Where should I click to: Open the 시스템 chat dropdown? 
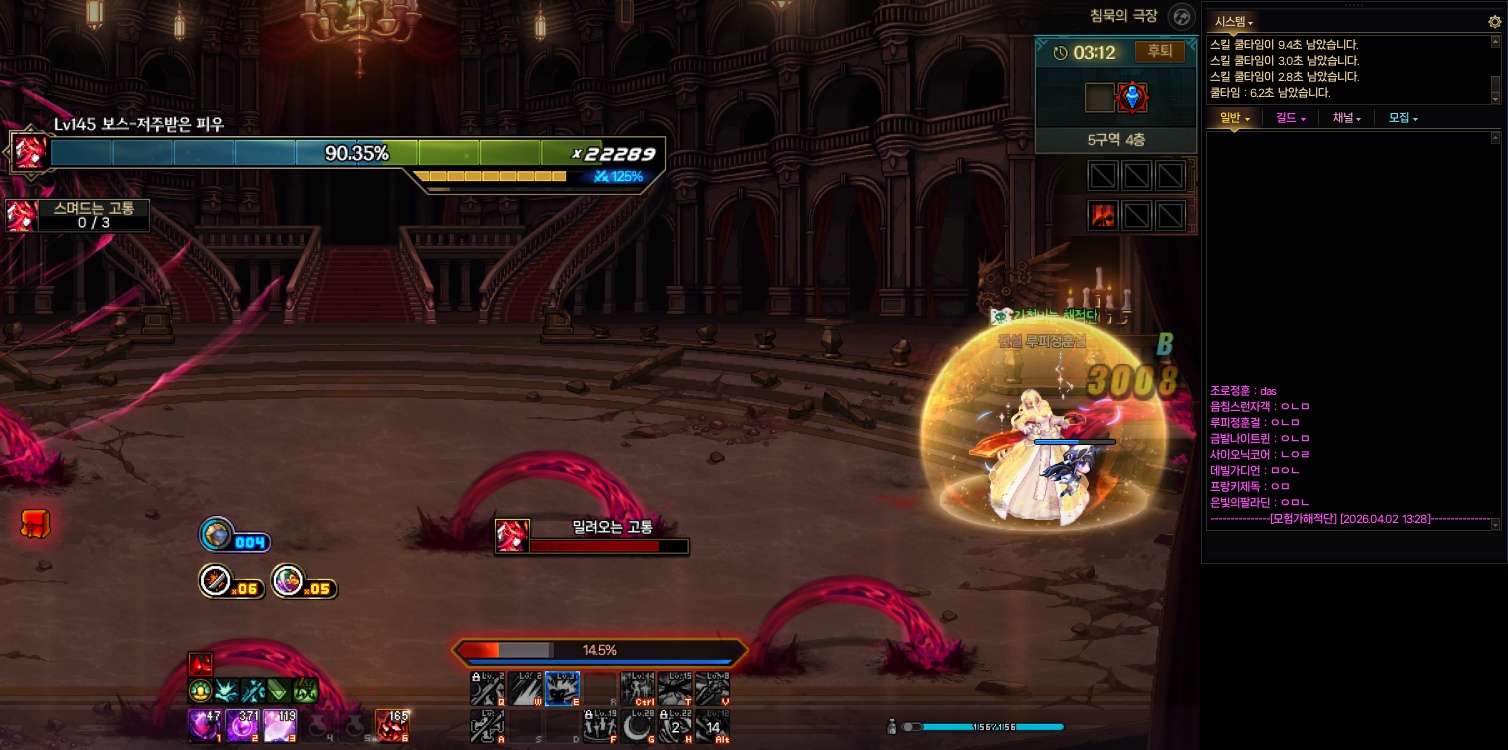(1233, 21)
